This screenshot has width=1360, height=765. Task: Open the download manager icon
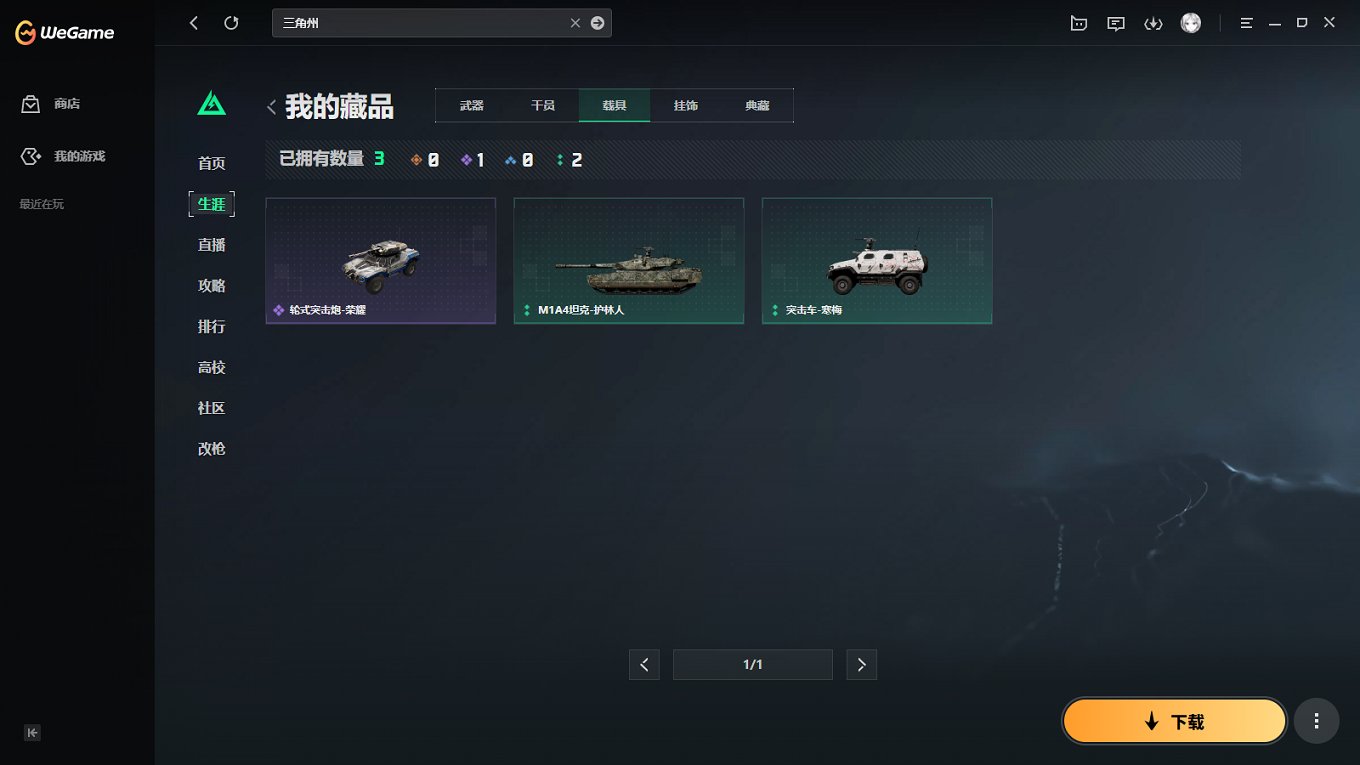point(1153,22)
